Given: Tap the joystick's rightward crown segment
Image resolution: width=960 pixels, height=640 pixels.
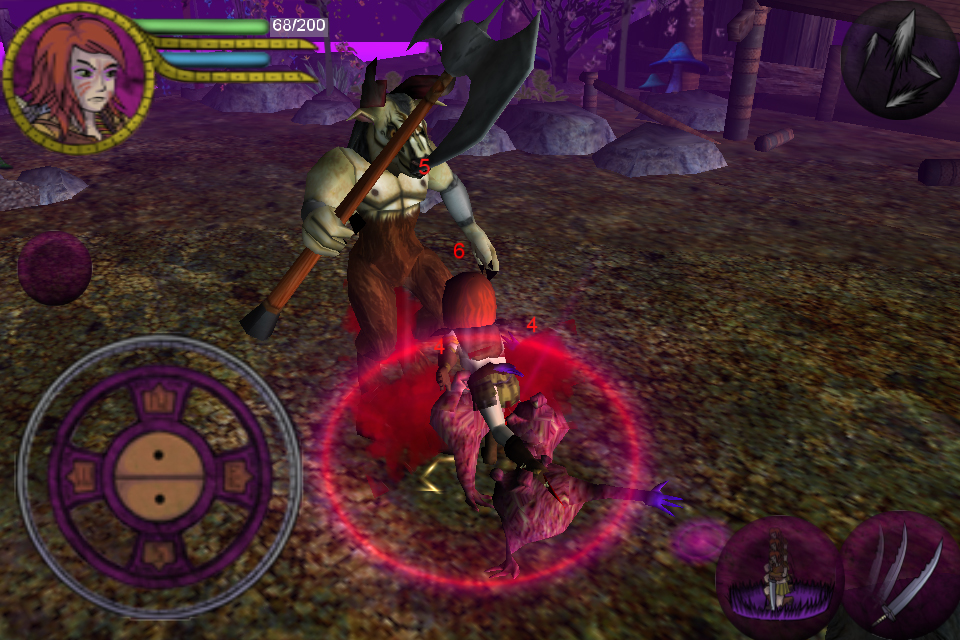Looking at the screenshot, I should coord(235,477).
